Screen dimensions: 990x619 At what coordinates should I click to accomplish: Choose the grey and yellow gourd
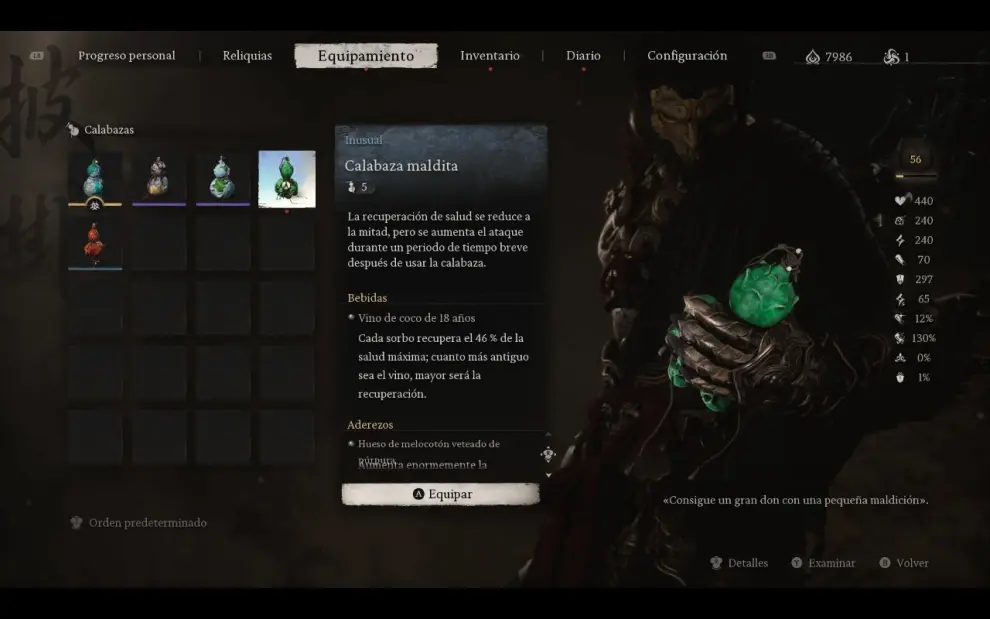tap(159, 178)
